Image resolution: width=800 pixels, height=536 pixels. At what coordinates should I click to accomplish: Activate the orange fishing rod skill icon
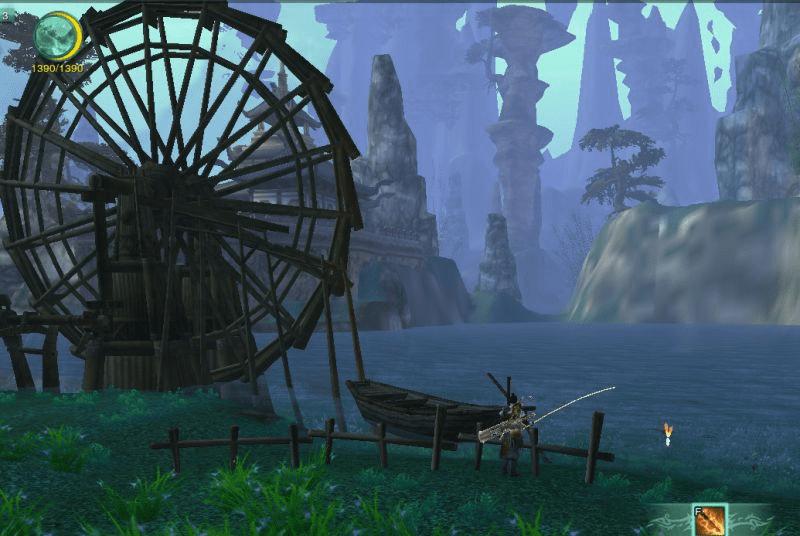tap(710, 520)
